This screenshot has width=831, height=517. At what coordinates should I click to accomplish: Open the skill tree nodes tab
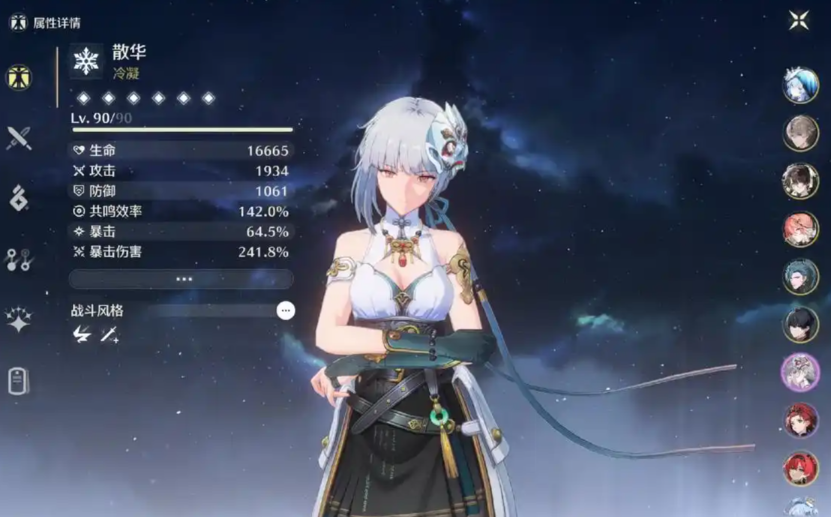coord(19,260)
